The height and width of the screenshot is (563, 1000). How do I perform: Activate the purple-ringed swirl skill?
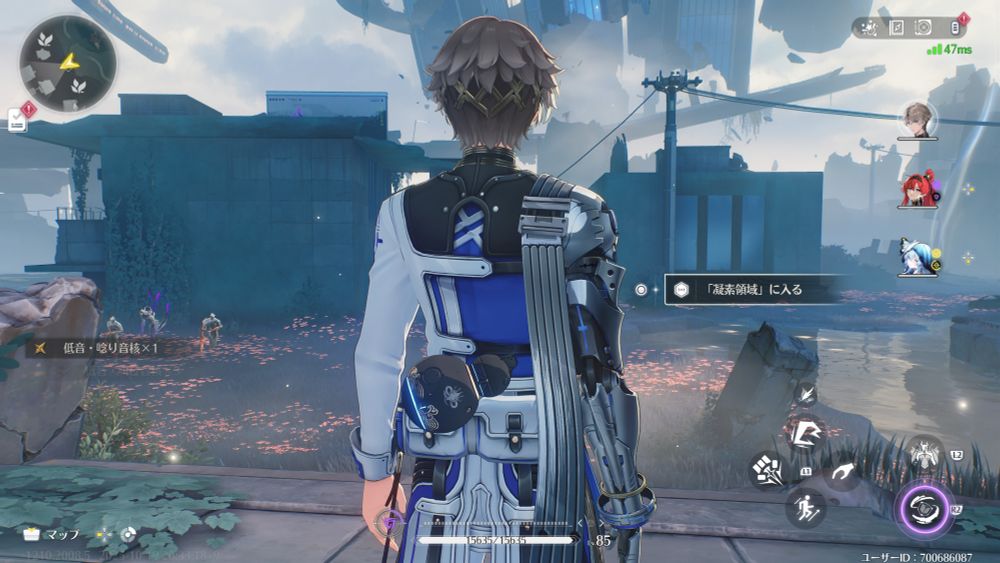[924, 509]
